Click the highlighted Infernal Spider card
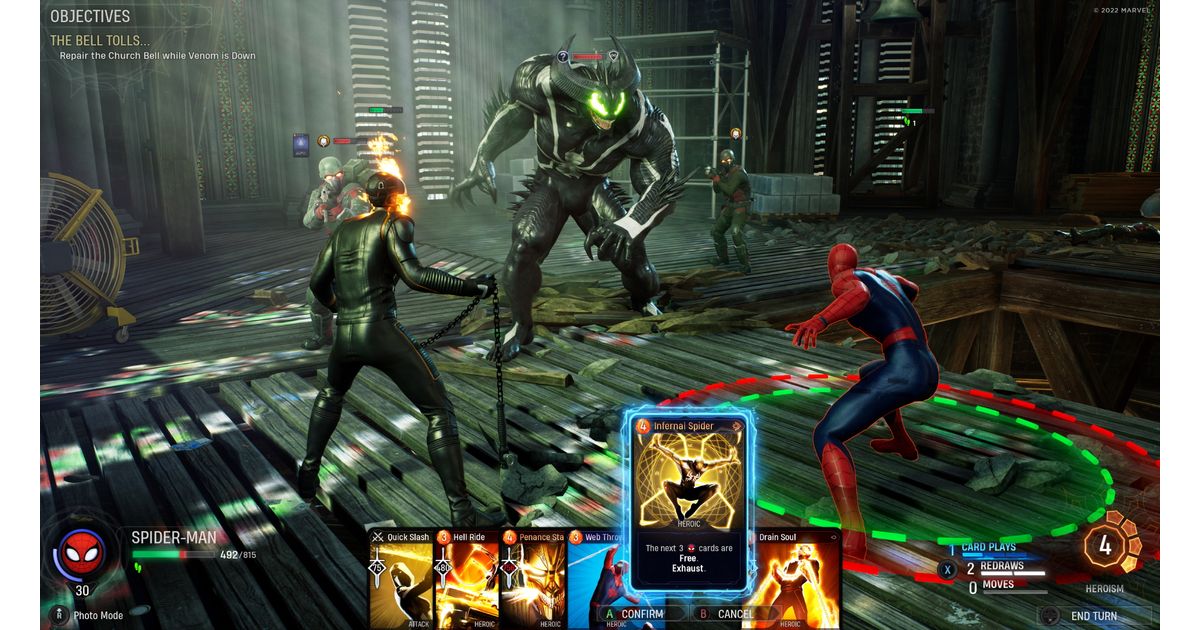This screenshot has width=1200, height=630. pyautogui.click(x=690, y=500)
